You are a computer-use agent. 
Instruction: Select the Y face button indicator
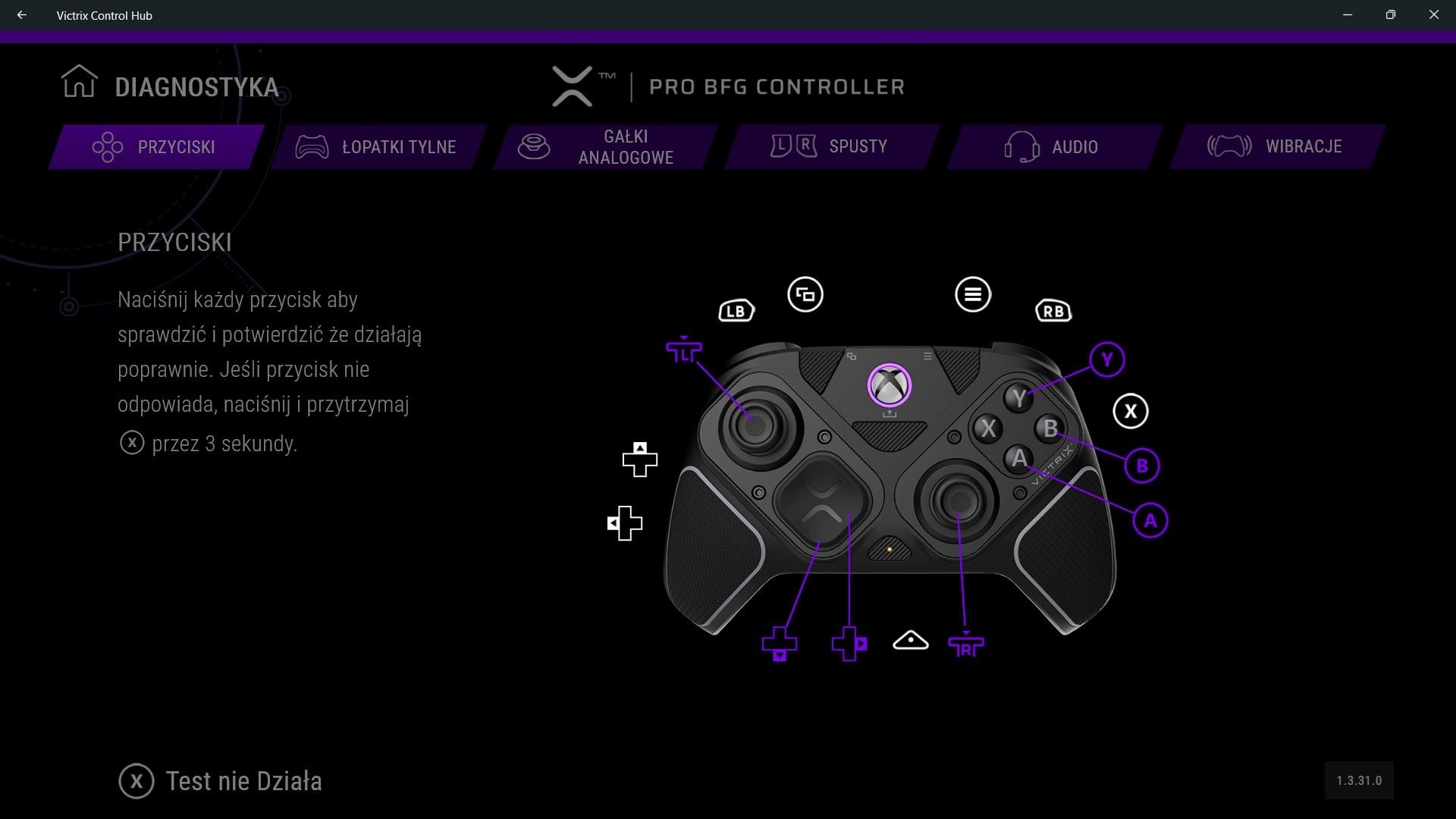[x=1106, y=360]
